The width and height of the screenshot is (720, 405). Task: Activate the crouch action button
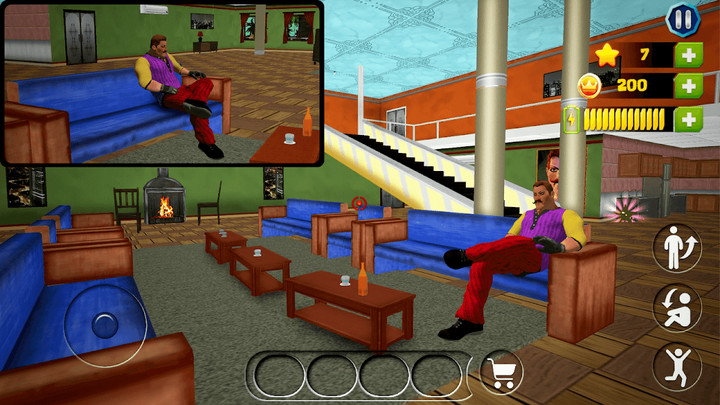[677, 308]
